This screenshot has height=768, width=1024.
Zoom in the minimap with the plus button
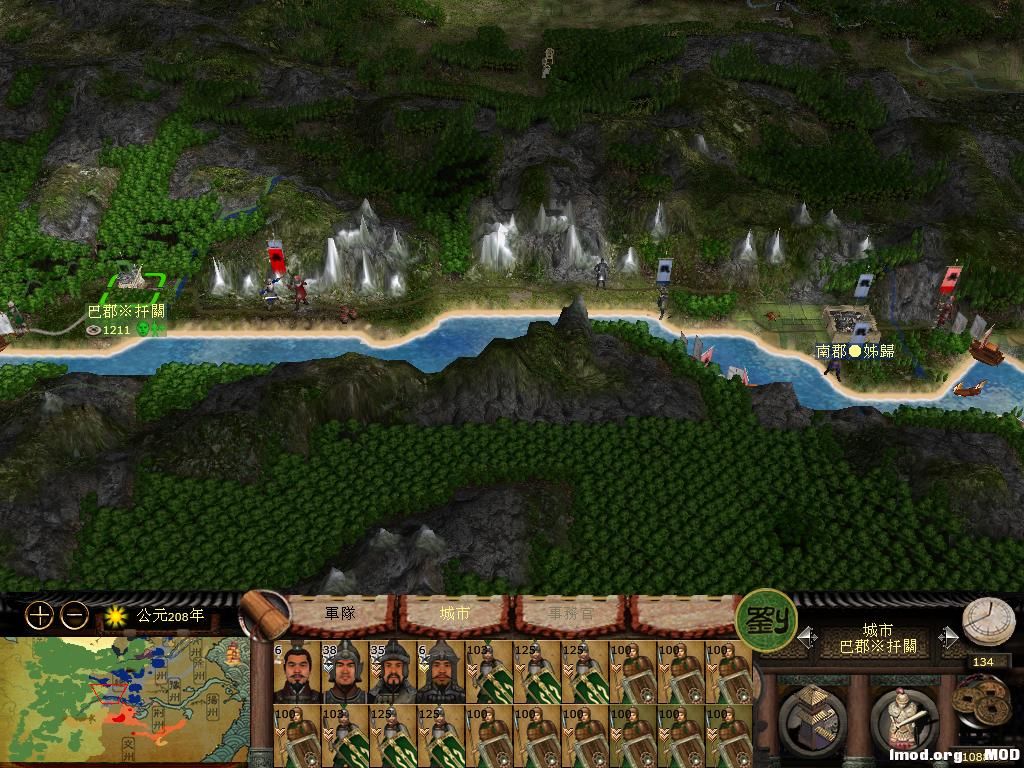pos(39,616)
